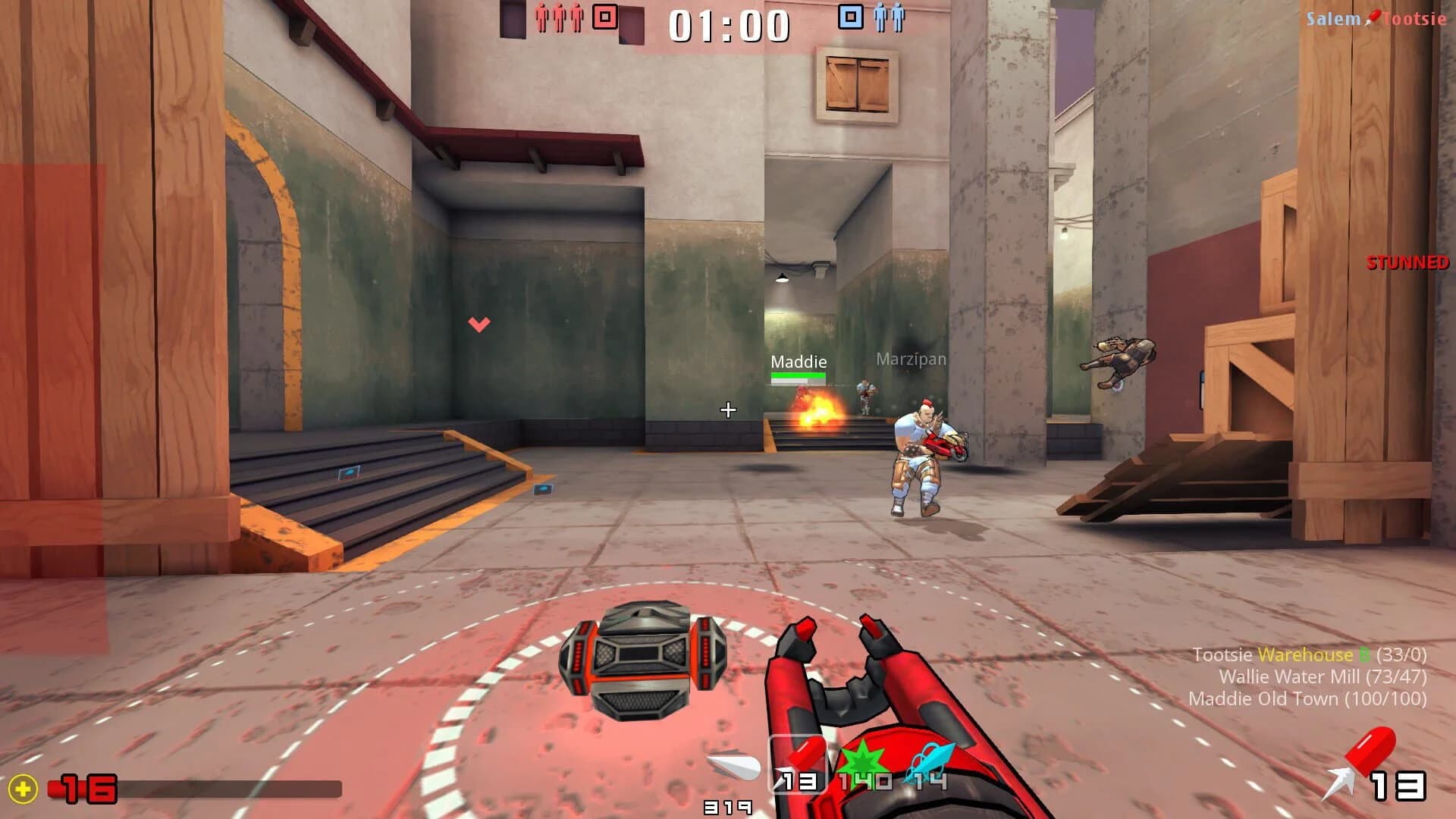Click the Maddie nameplate above the fire
The height and width of the screenshot is (819, 1456).
click(x=799, y=362)
